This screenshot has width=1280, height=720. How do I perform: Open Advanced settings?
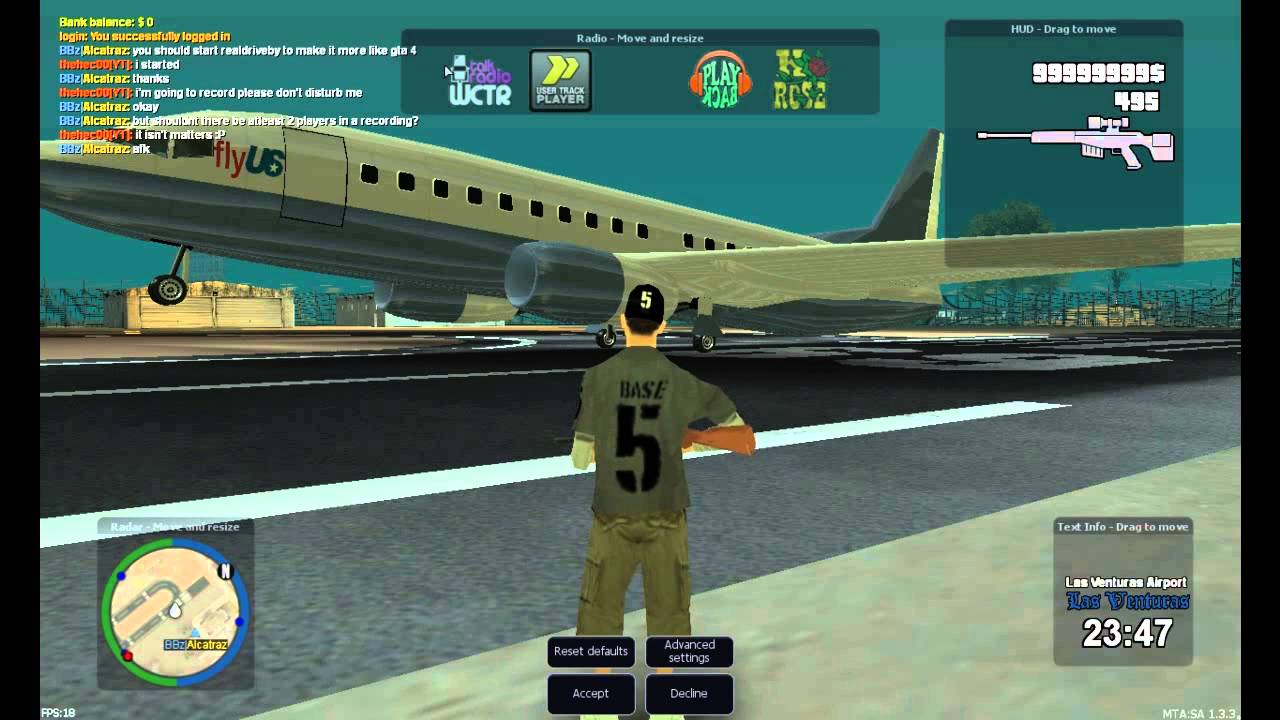689,652
